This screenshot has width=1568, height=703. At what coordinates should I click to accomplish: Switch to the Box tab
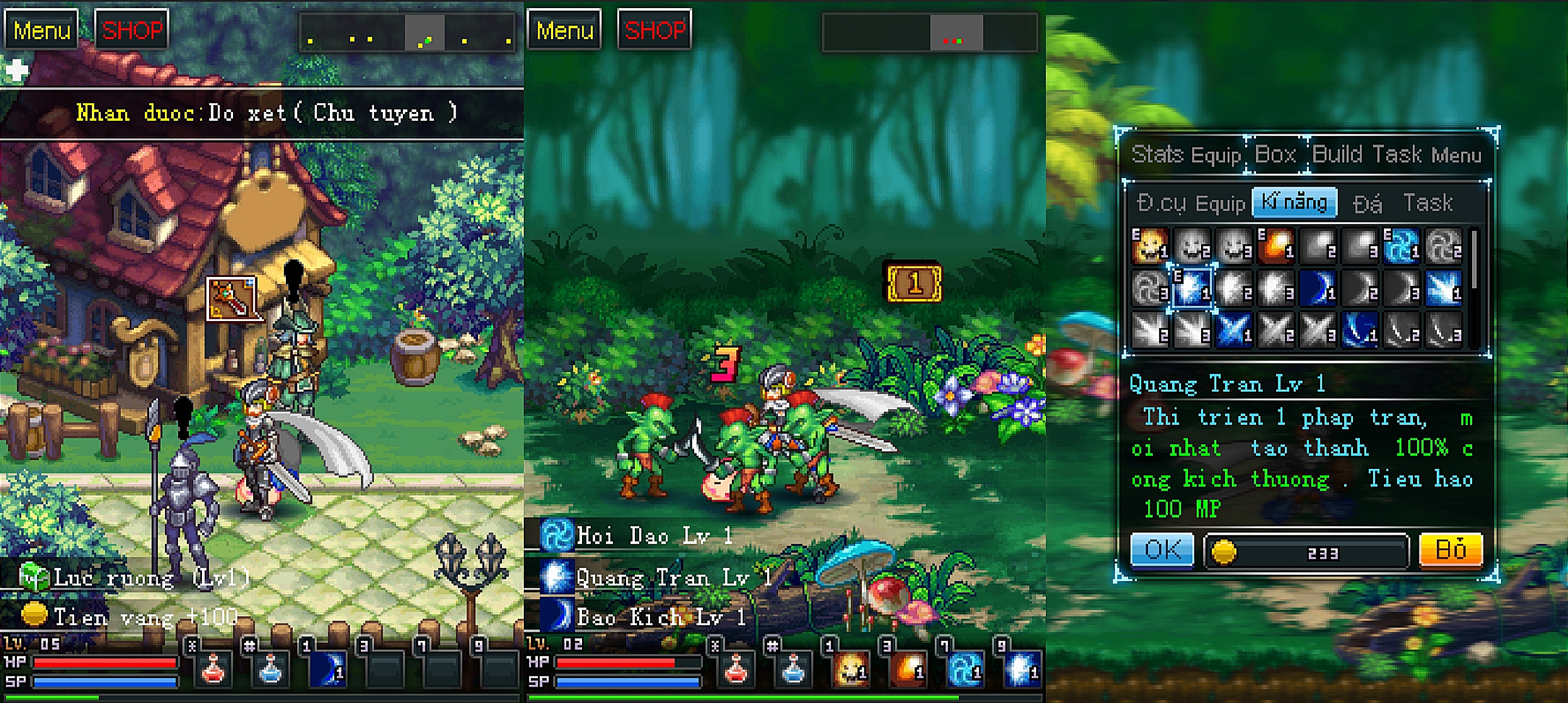[x=1275, y=155]
